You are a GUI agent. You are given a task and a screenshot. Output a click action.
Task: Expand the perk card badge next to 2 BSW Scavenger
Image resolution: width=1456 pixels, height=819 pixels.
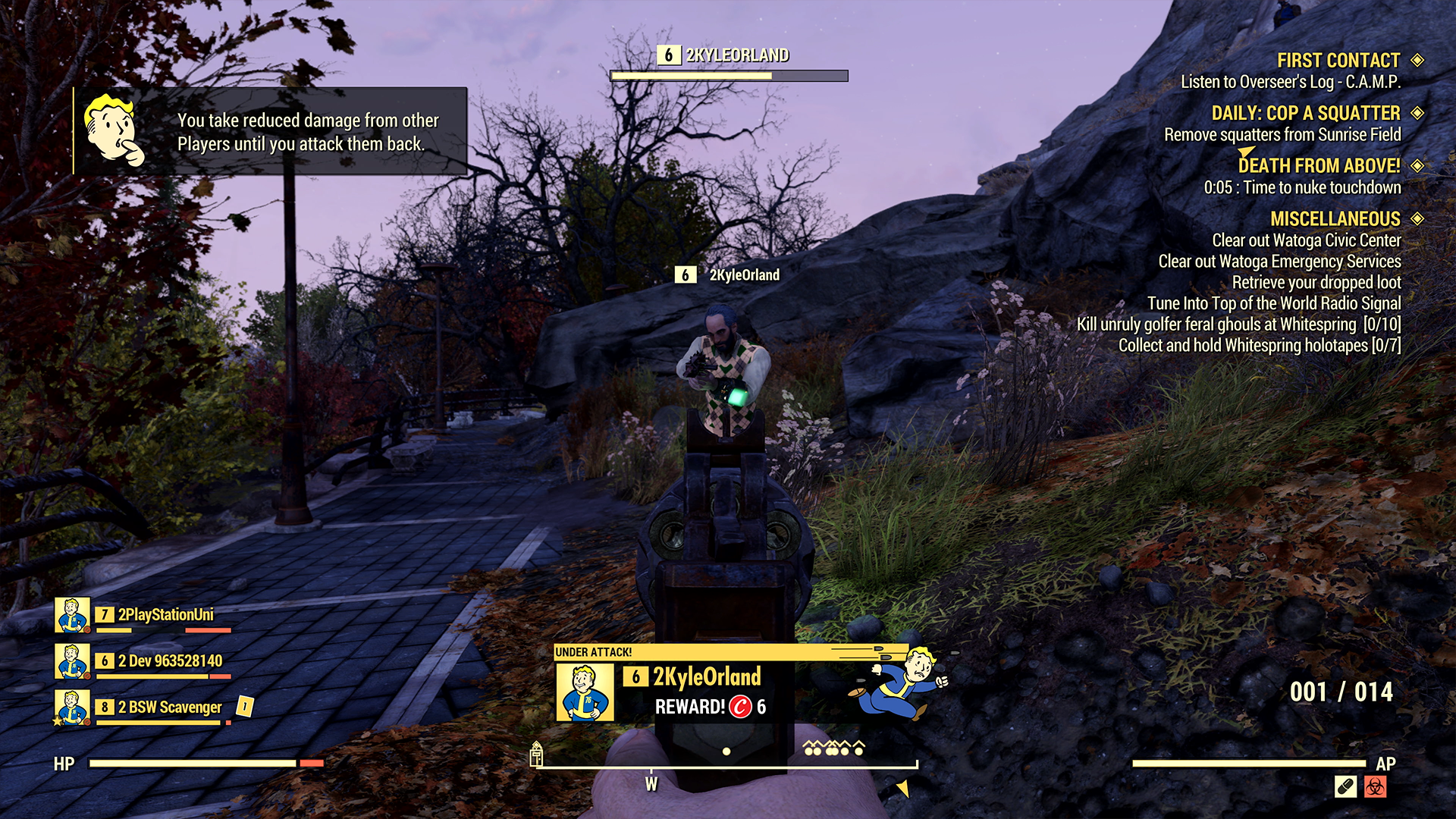244,707
